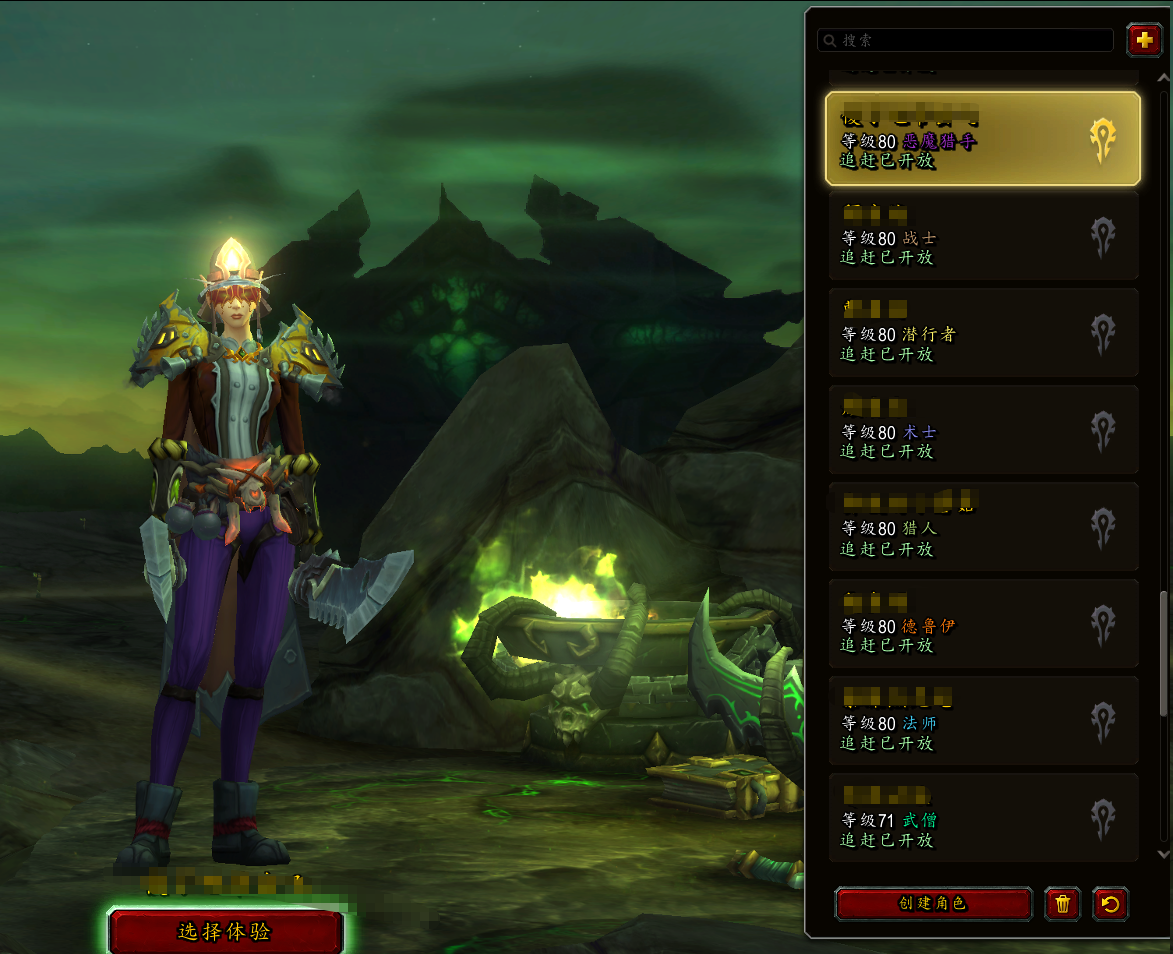Screen dimensions: 1173x954
Task: Click the yellow plus button
Action: [1143, 40]
